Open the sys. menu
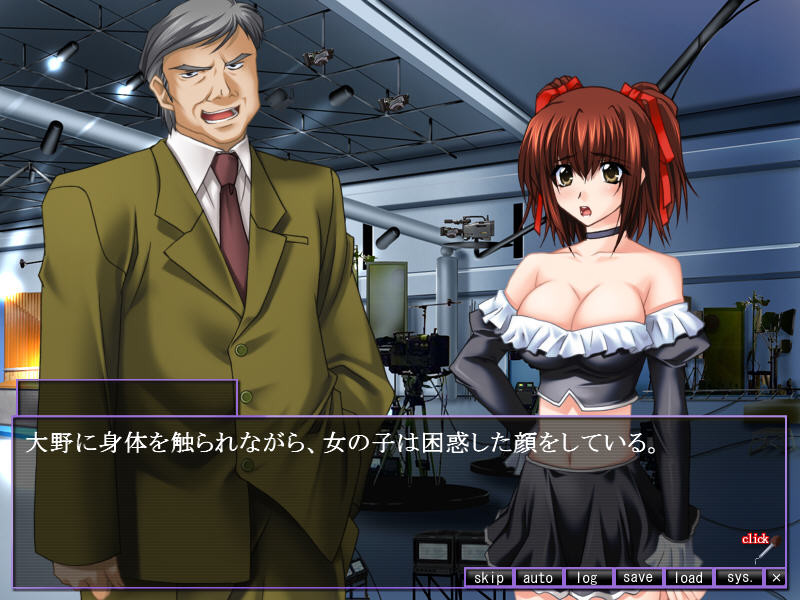The height and width of the screenshot is (600, 800). click(739, 578)
